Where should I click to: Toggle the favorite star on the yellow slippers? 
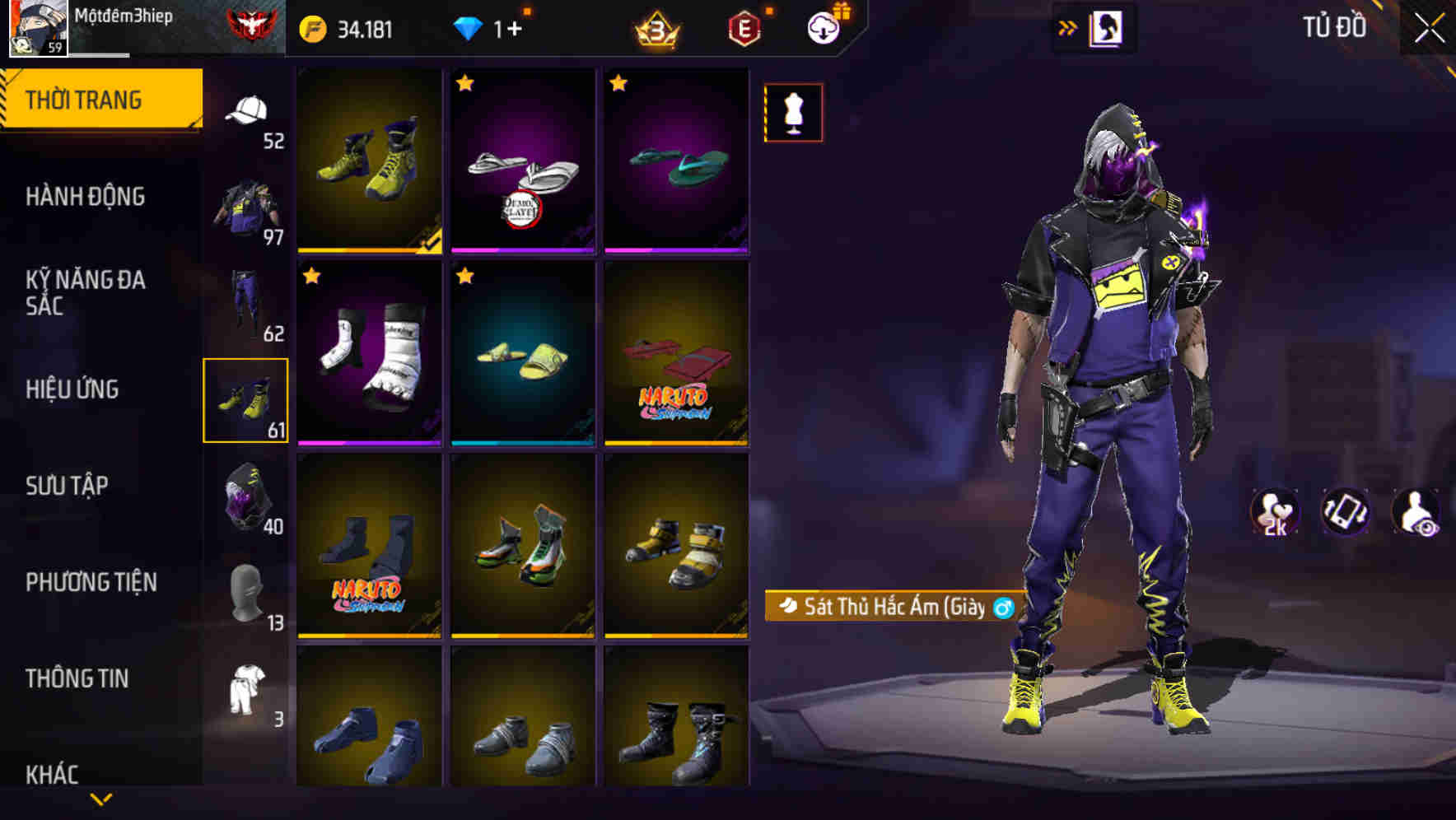pyautogui.click(x=464, y=276)
